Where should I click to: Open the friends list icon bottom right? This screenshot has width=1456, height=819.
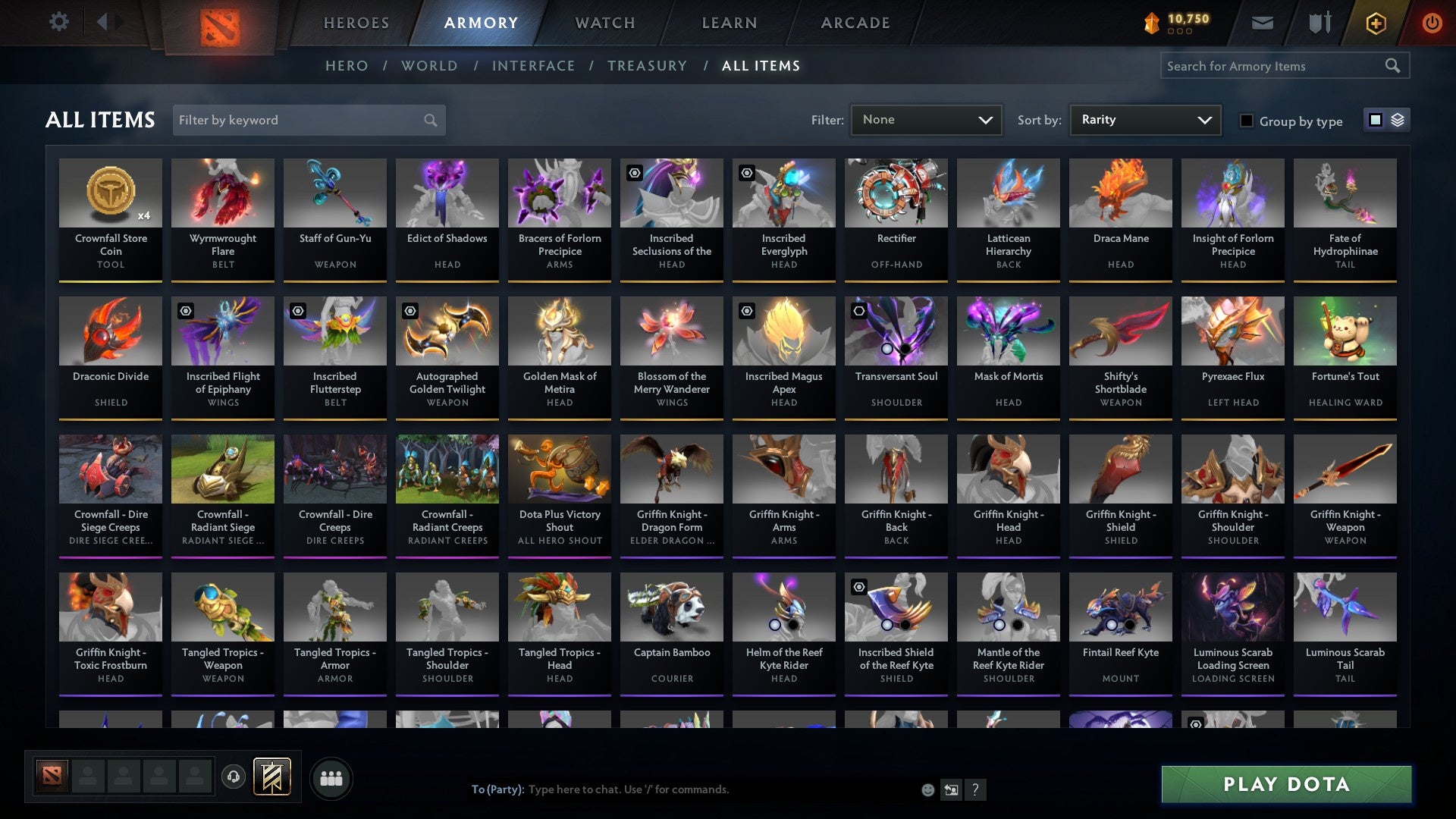click(x=330, y=777)
